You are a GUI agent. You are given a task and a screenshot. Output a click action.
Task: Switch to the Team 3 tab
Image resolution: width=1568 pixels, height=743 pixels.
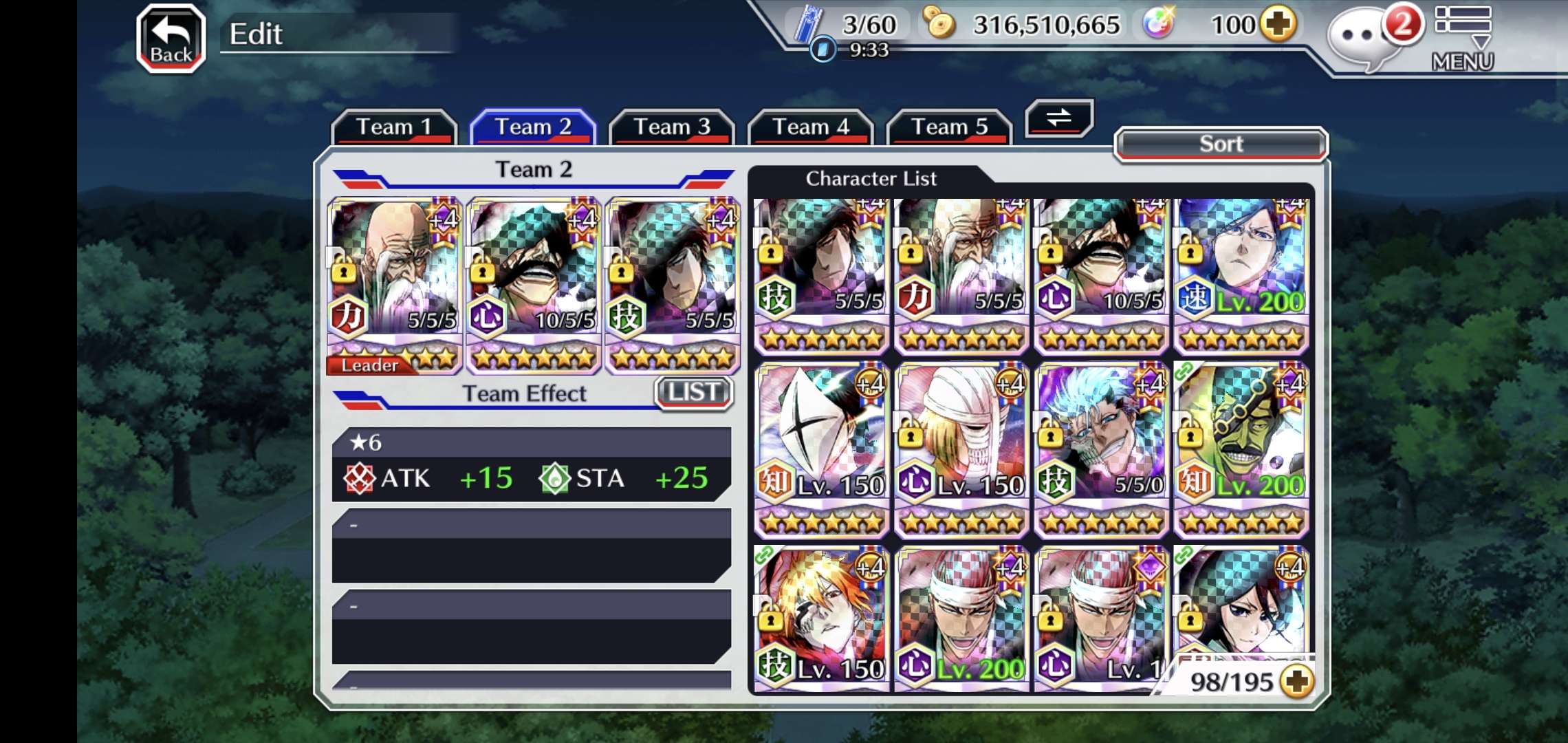coord(671,127)
